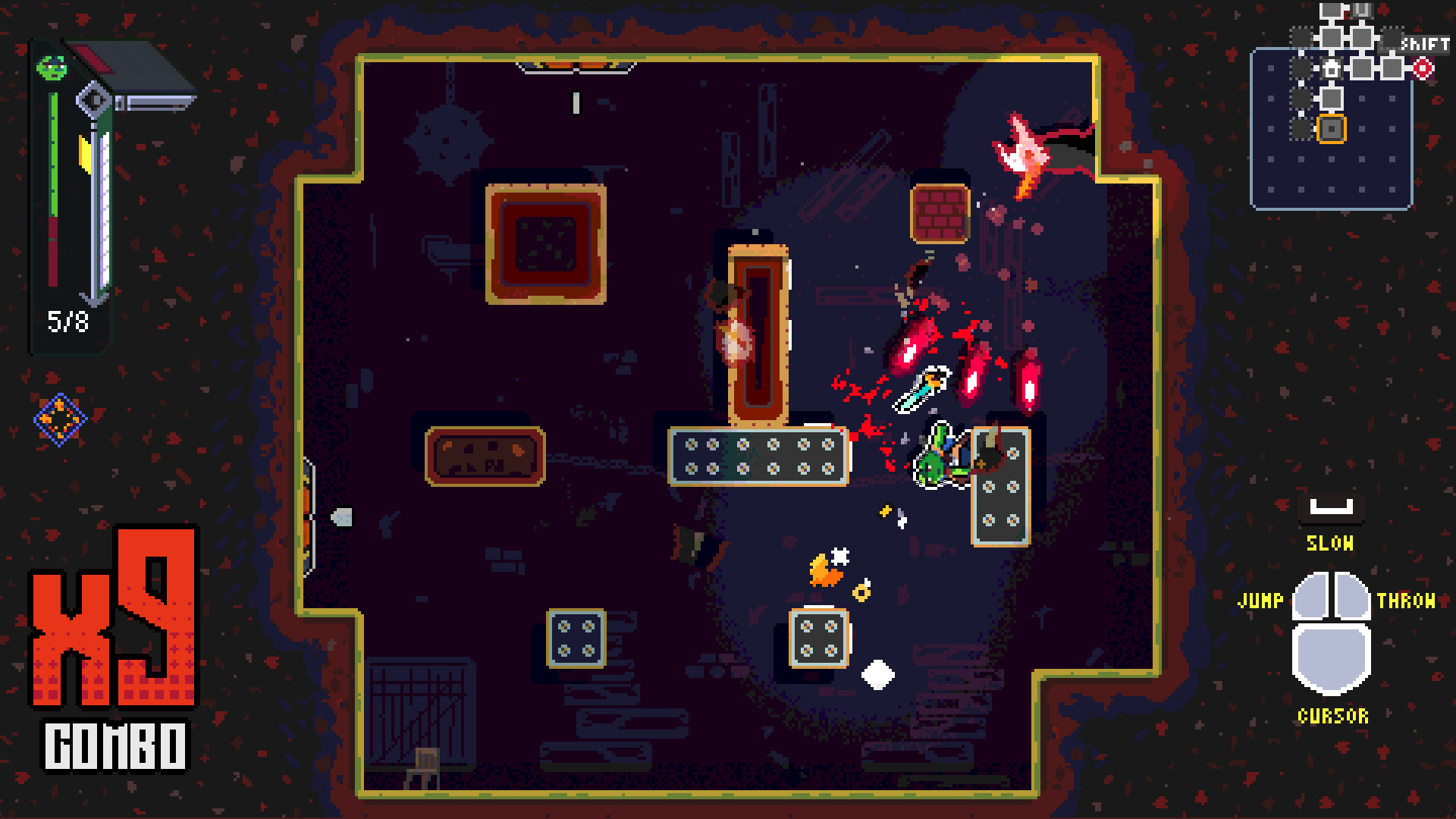Select the home room icon on the minimap
The width and height of the screenshot is (1456, 819).
(1331, 69)
